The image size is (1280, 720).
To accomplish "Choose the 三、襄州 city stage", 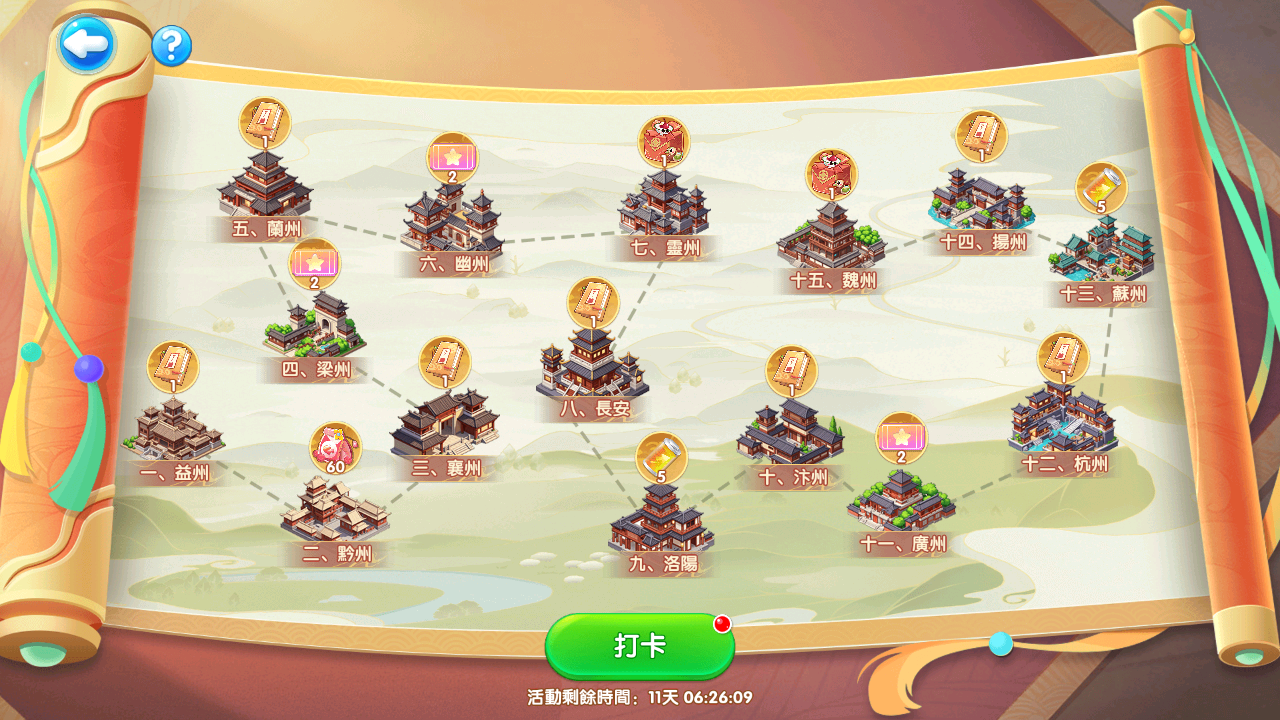I will point(445,427).
